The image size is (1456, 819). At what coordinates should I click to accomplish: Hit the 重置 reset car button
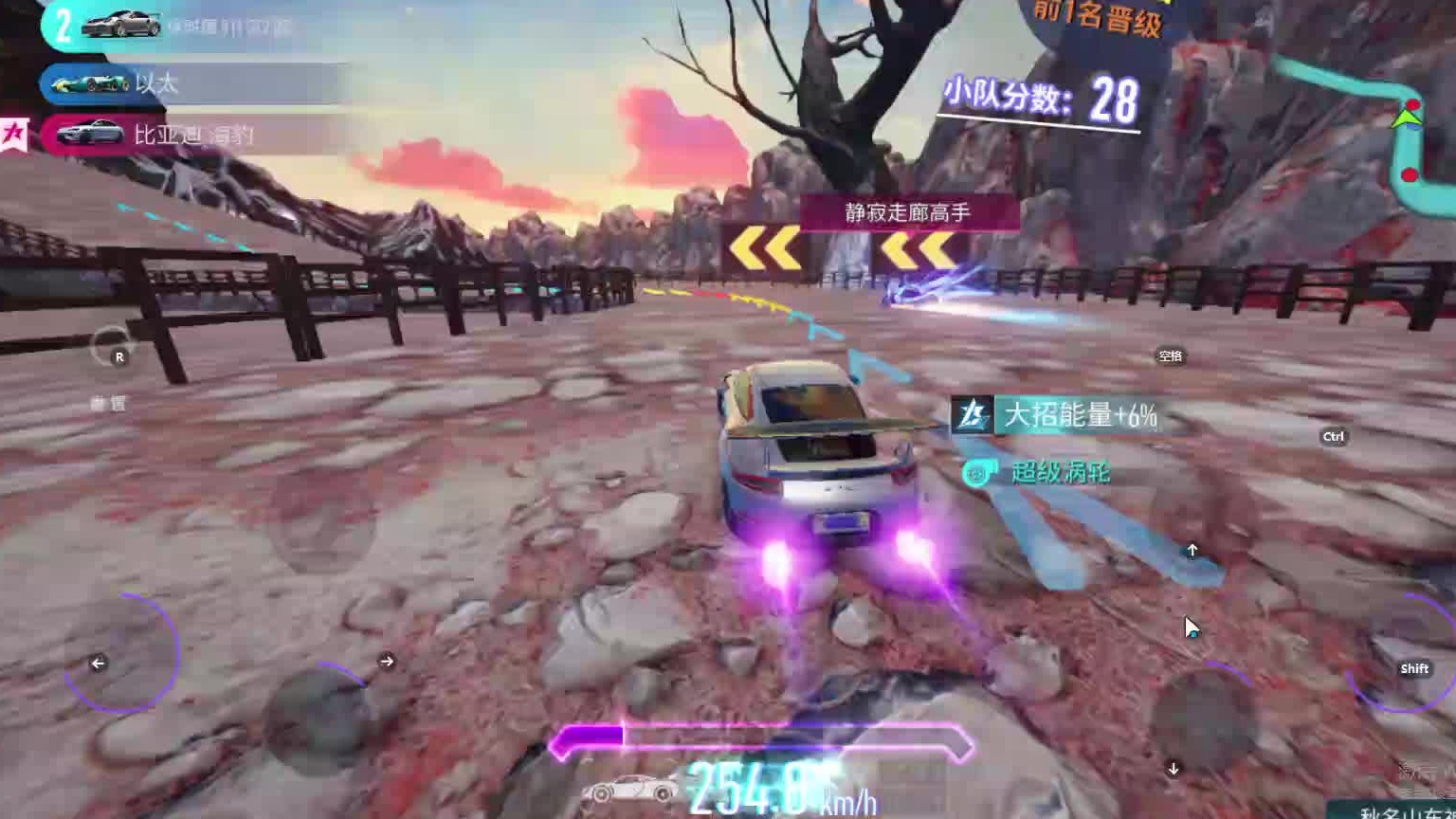coord(111,349)
